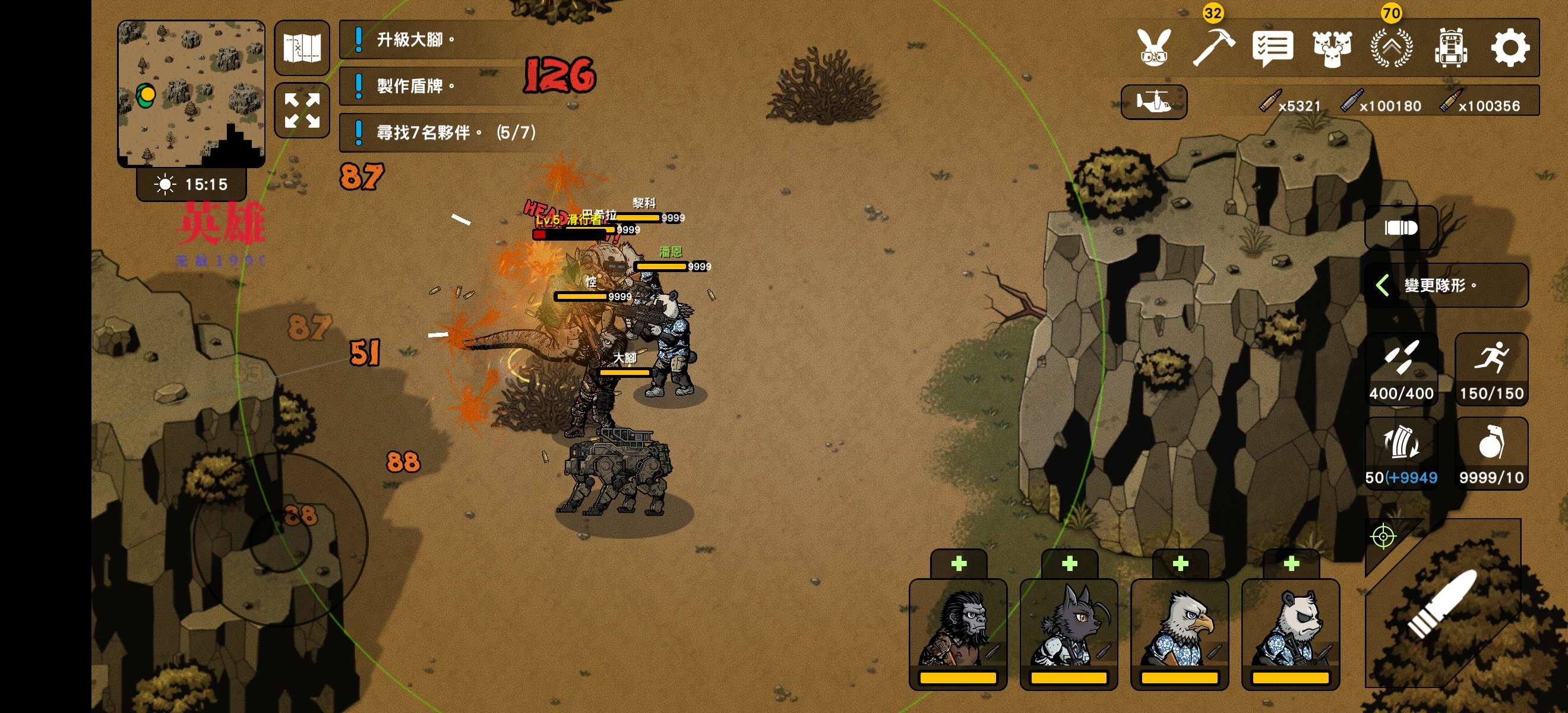
Task: Open the rabbit character icon menu
Action: [1153, 48]
